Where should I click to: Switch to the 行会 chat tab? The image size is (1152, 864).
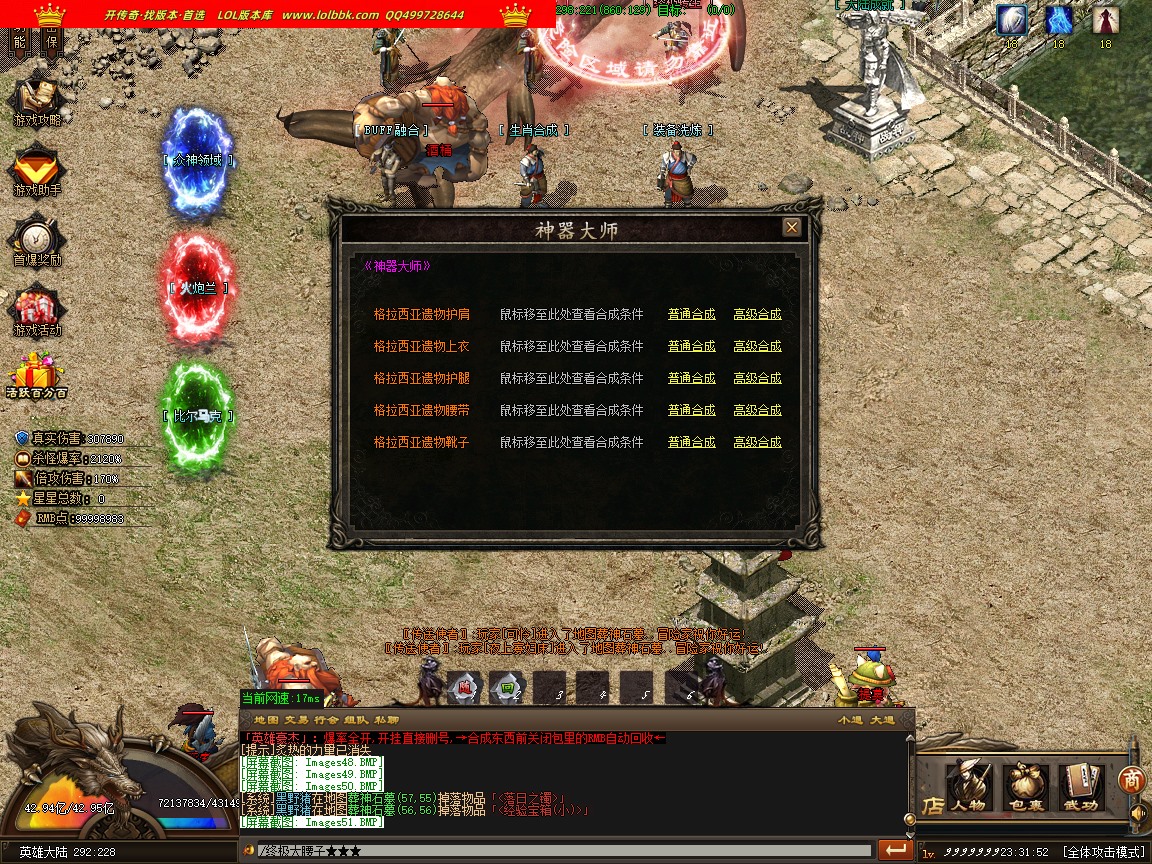(x=326, y=720)
